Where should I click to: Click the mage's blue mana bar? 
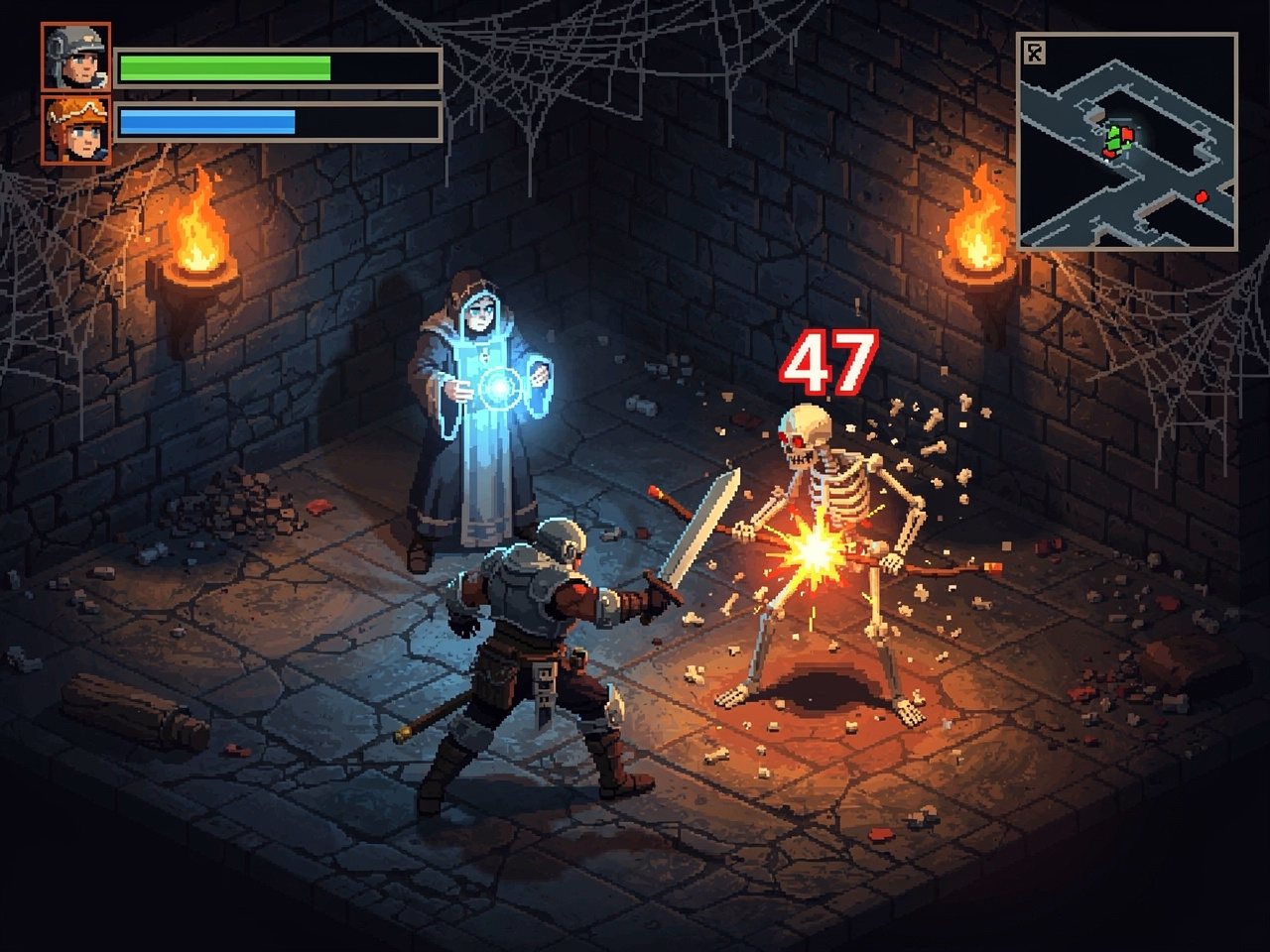click(208, 123)
